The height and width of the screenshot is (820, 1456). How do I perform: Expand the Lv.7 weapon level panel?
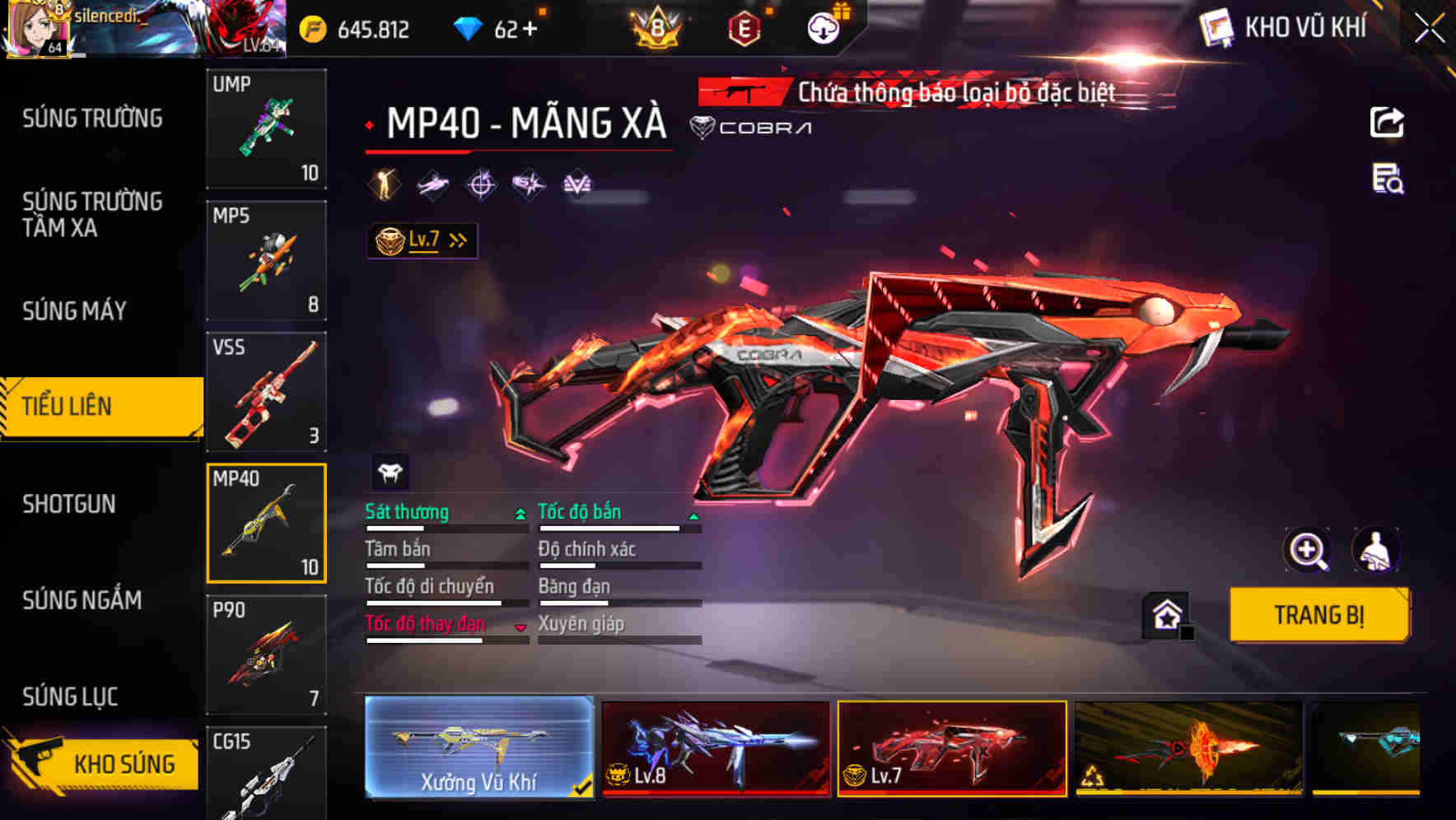pos(422,239)
